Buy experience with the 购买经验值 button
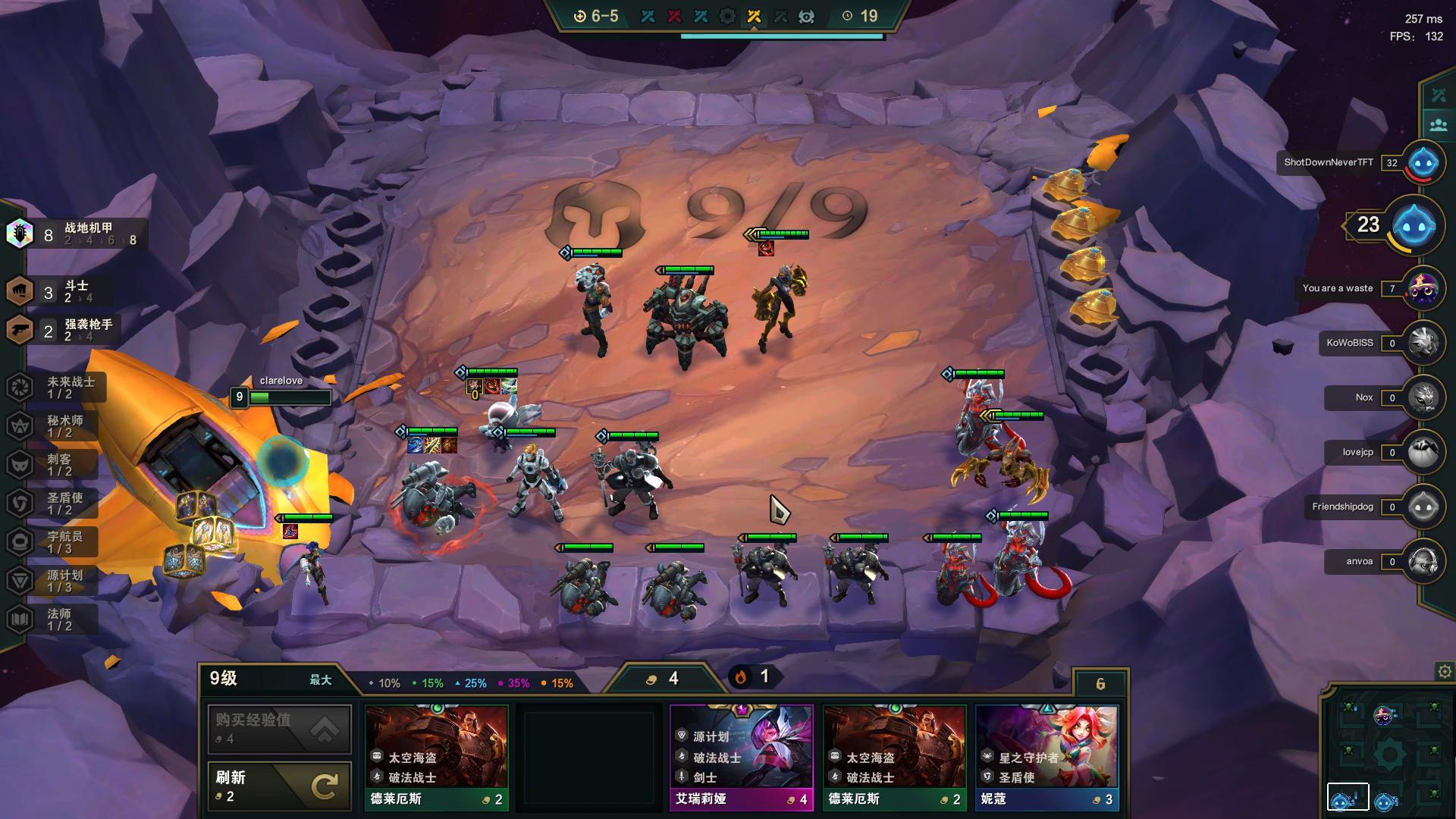Image resolution: width=1456 pixels, height=819 pixels. 279,728
